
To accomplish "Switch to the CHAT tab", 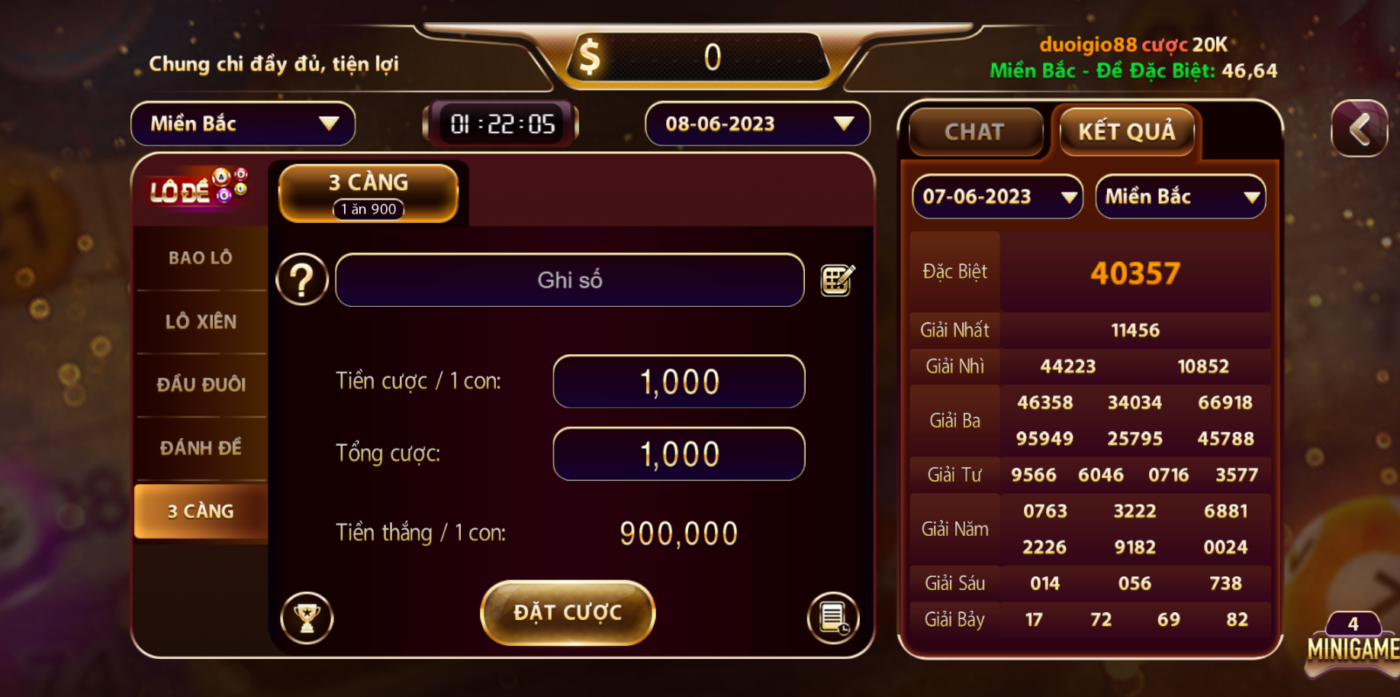I will click(974, 132).
